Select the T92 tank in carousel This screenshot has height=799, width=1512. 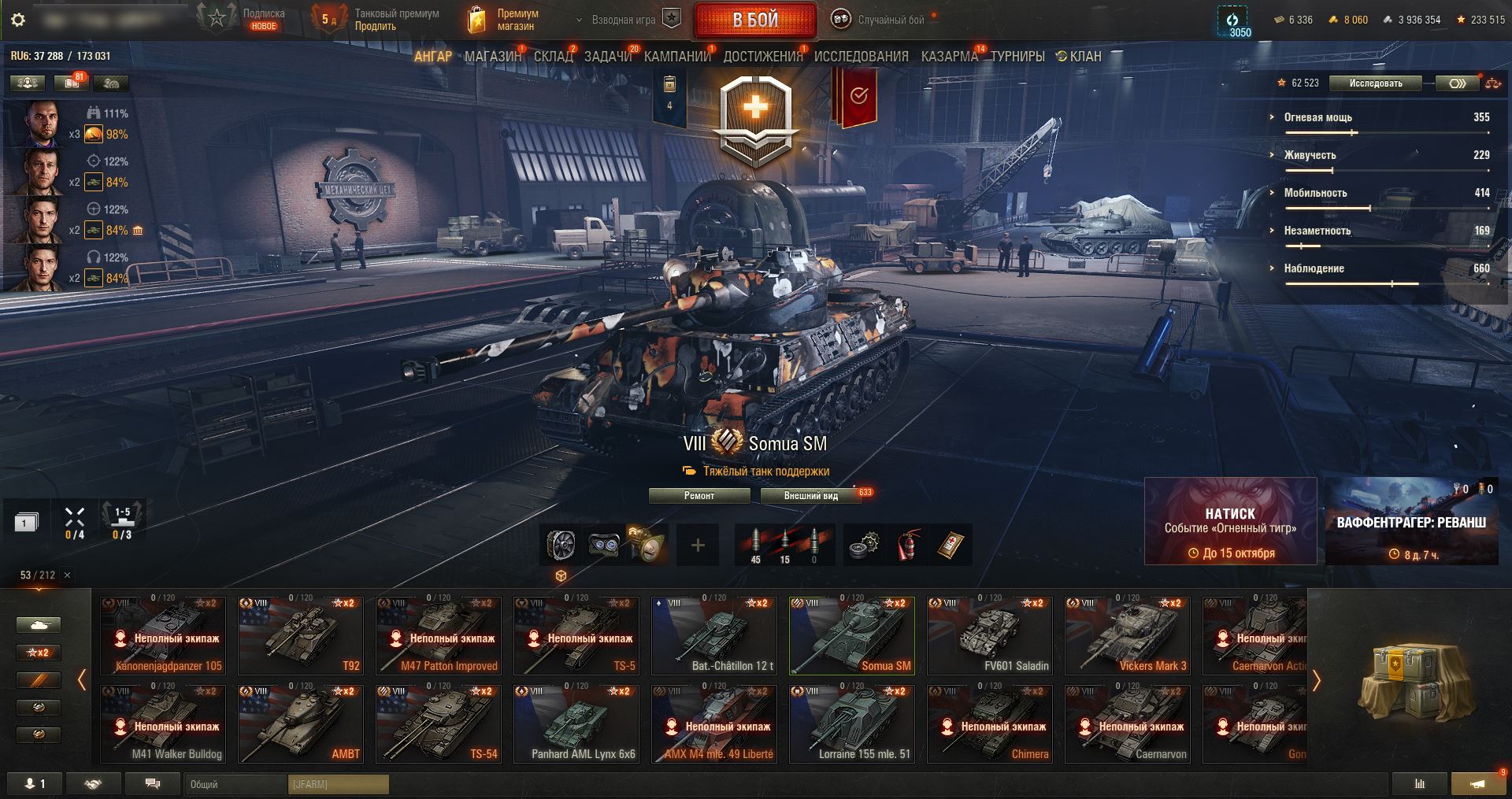(301, 636)
